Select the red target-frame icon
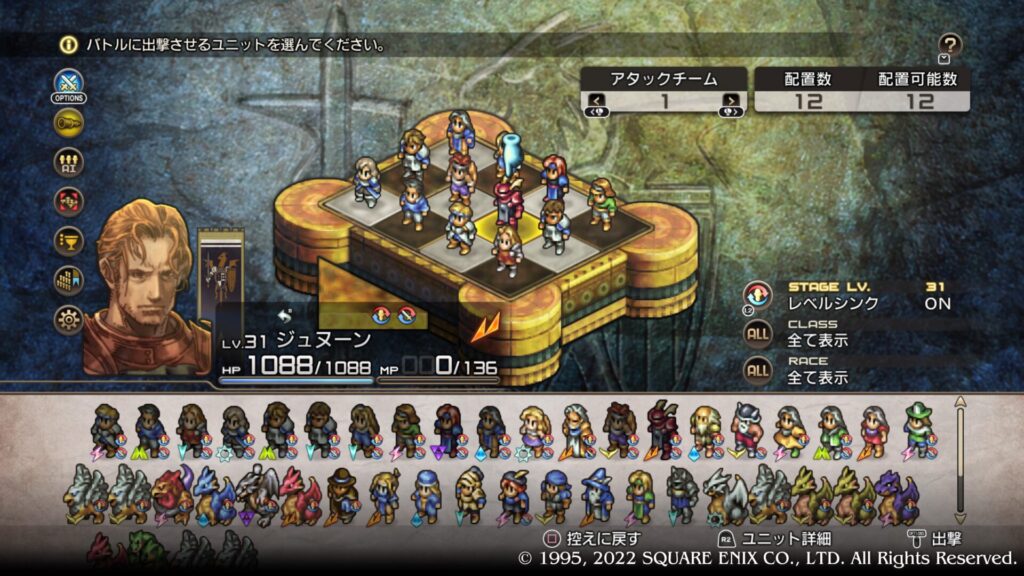This screenshot has height=576, width=1024. point(69,201)
